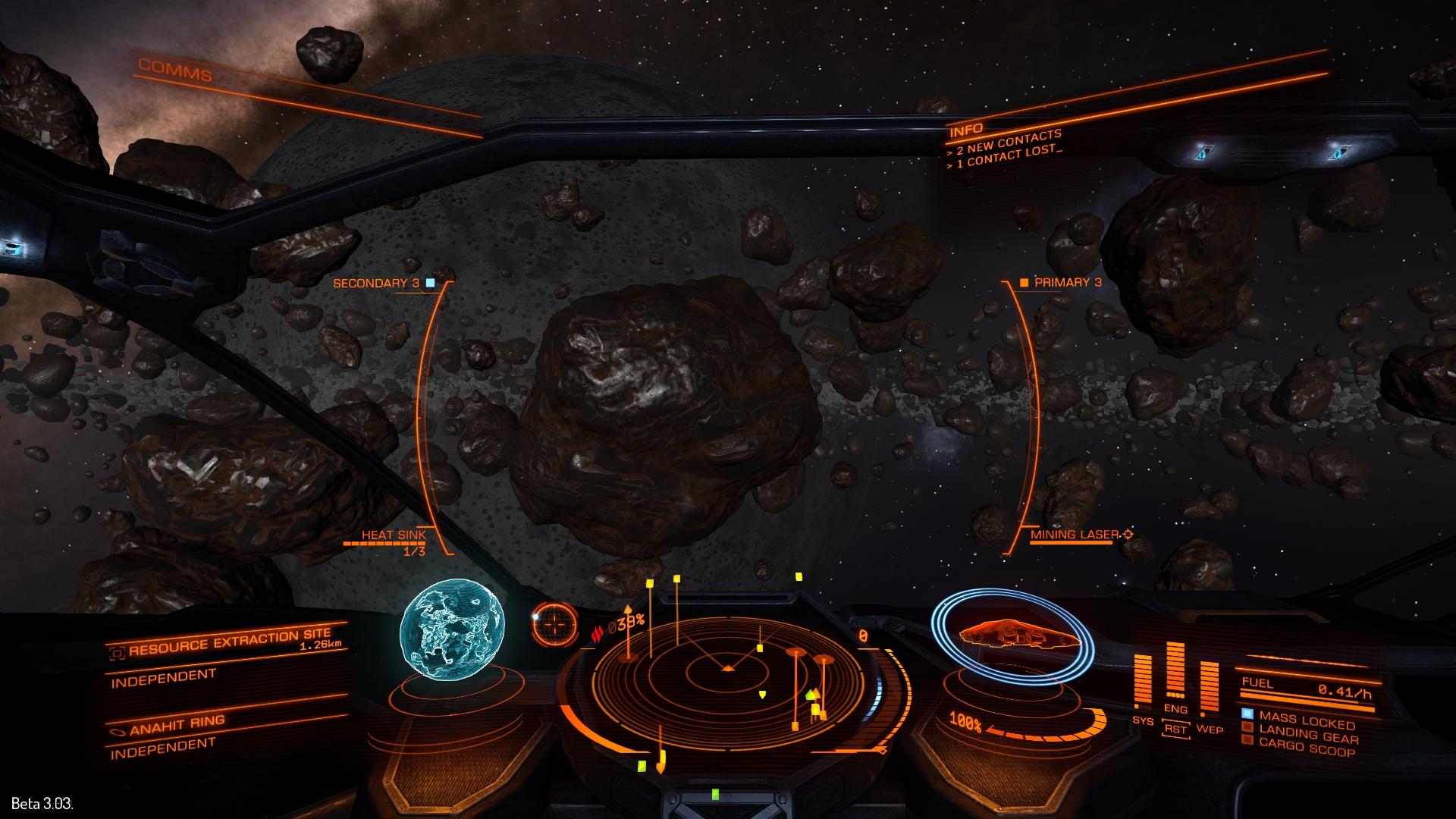1456x819 pixels.
Task: Open the COMMS panel
Action: (x=175, y=69)
